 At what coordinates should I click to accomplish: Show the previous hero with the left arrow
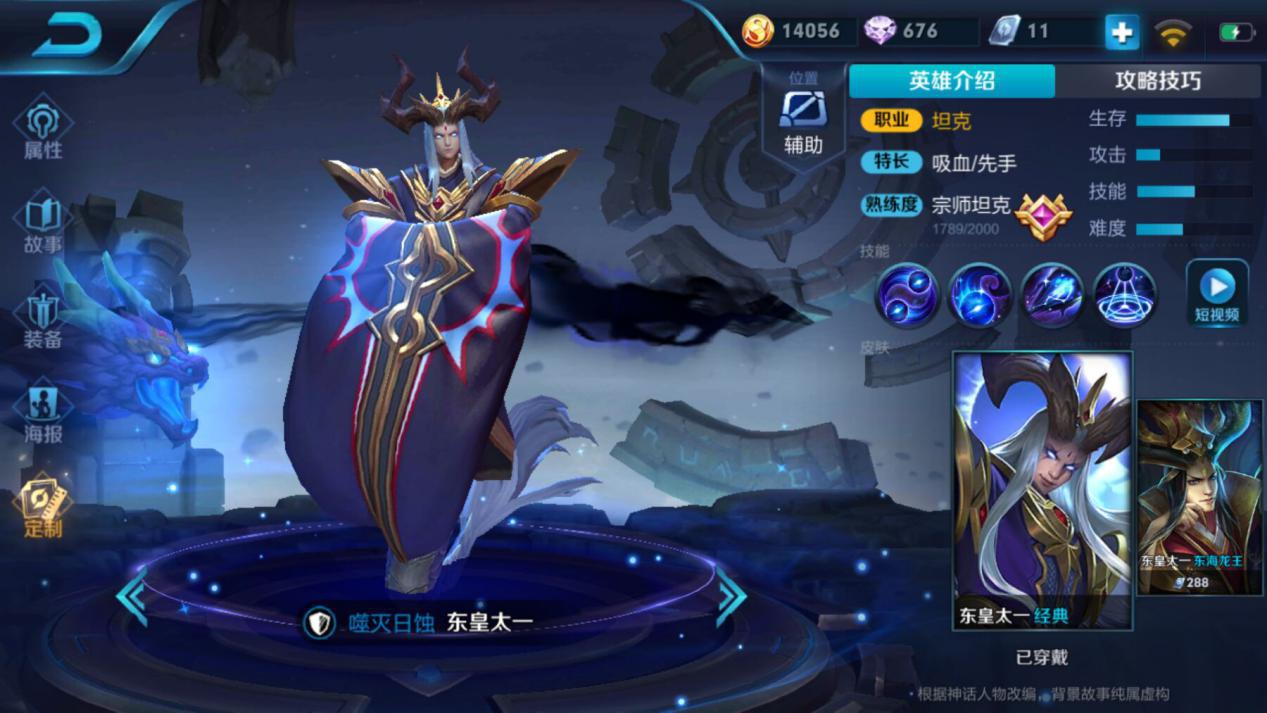132,596
